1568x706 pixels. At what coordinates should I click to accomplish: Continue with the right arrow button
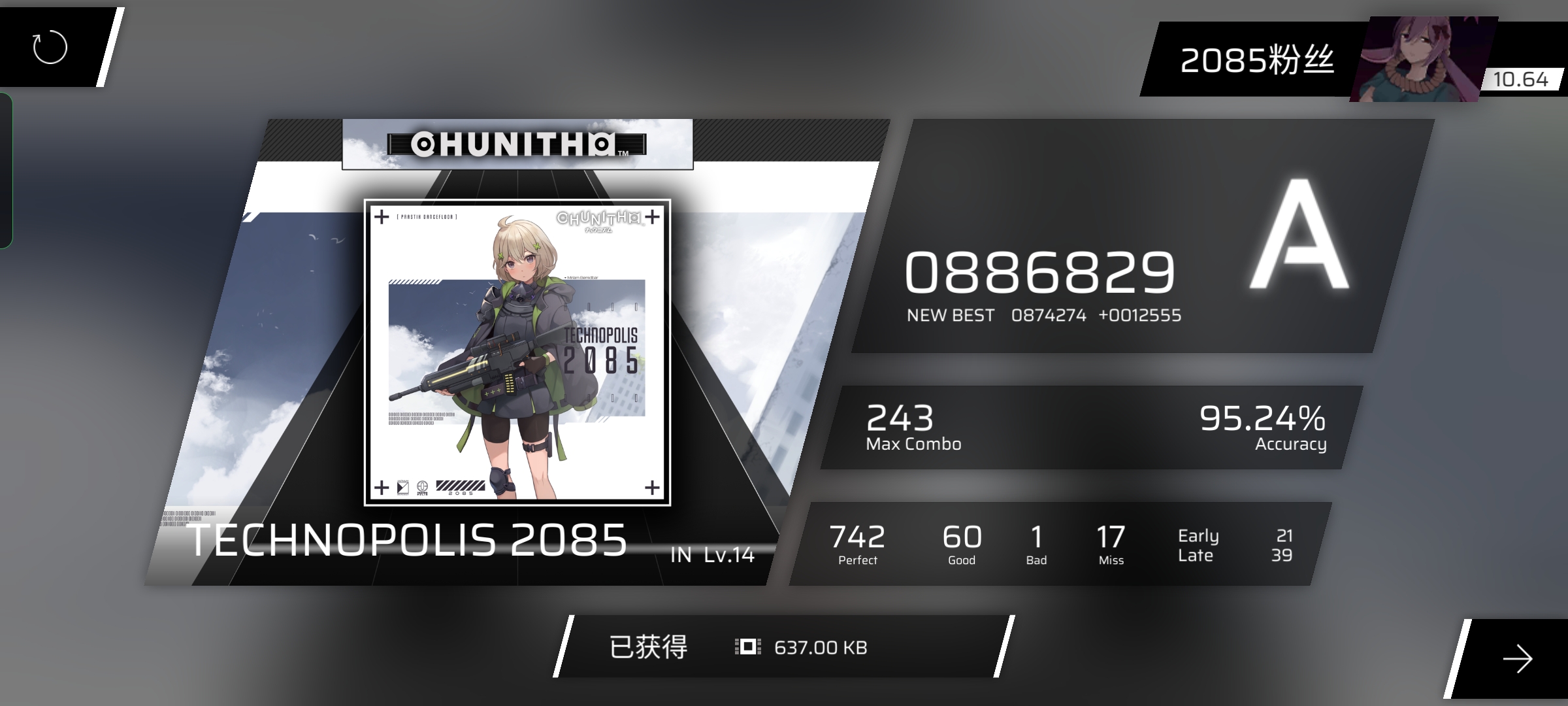(x=1516, y=658)
